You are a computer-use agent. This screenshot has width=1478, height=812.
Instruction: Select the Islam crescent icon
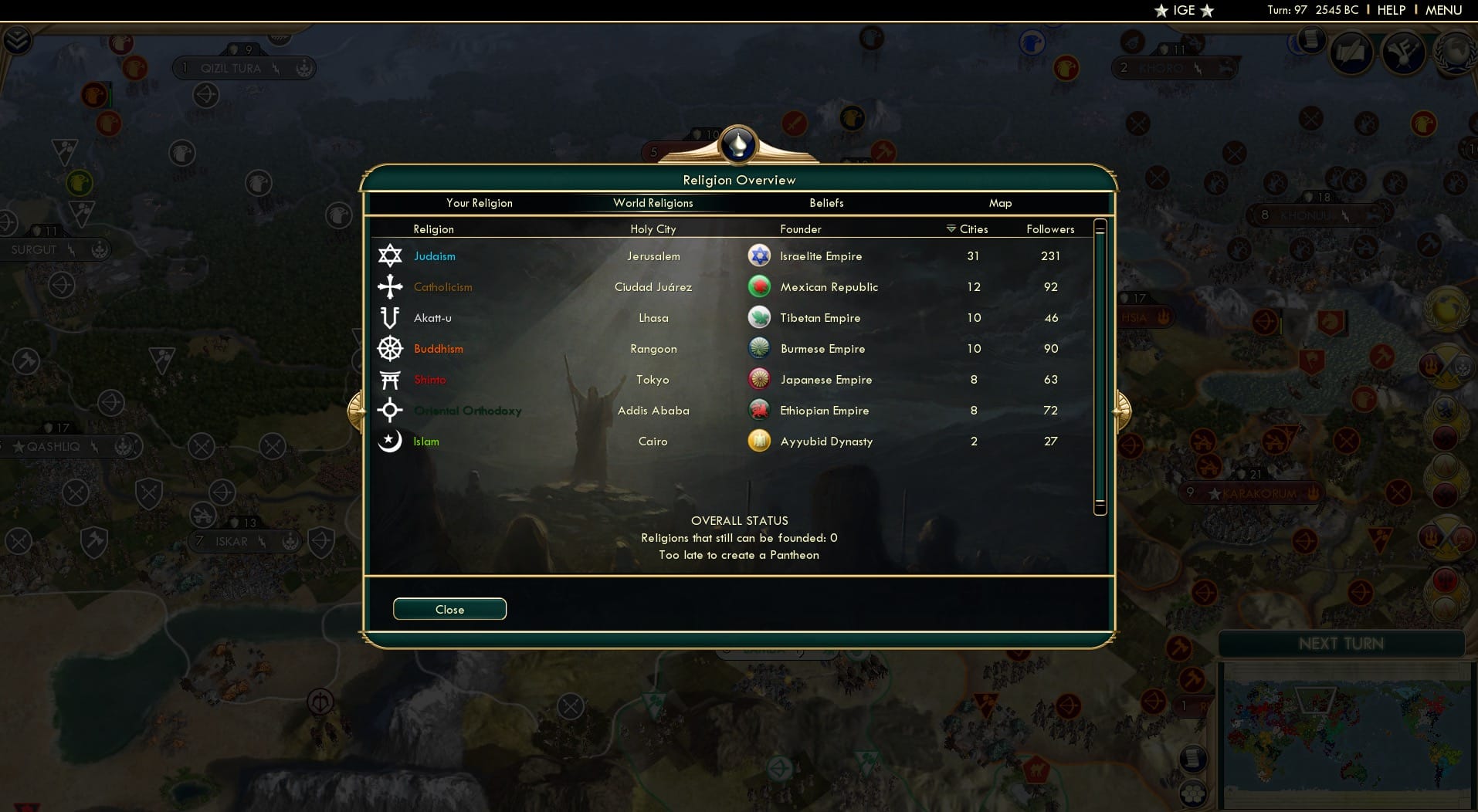390,441
